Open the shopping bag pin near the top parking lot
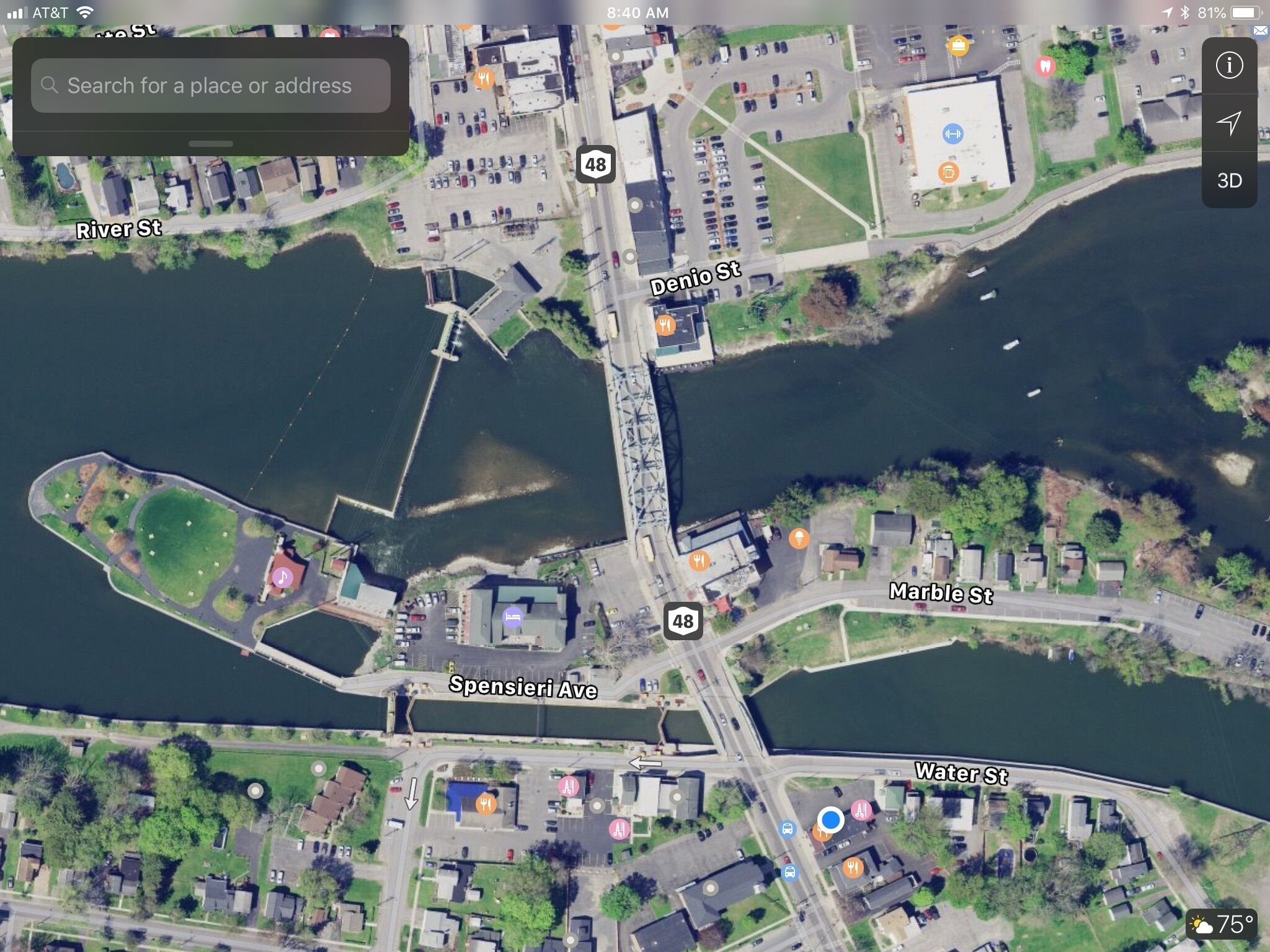 (x=959, y=45)
